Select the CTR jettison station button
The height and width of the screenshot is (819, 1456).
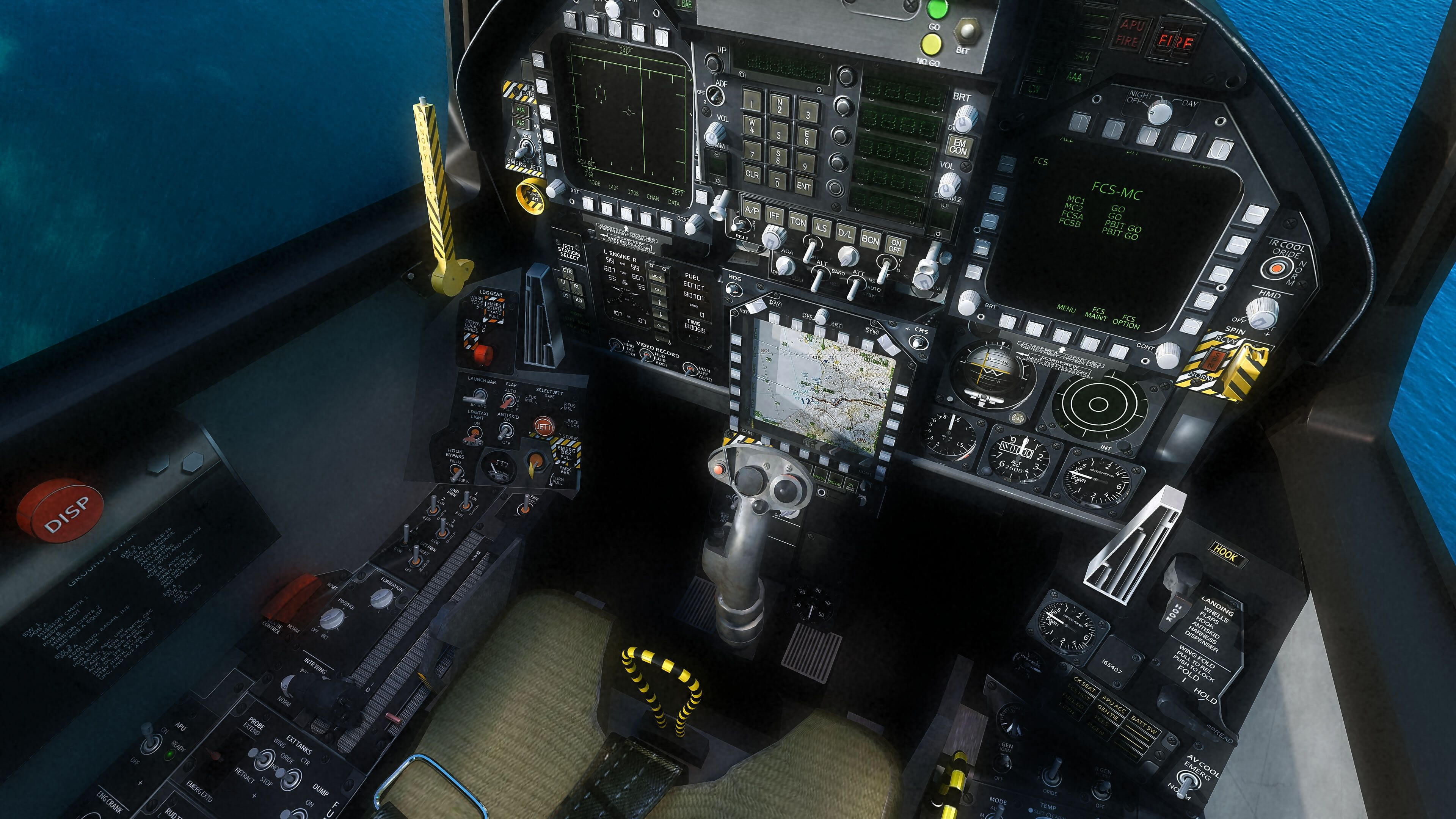pyautogui.click(x=567, y=271)
